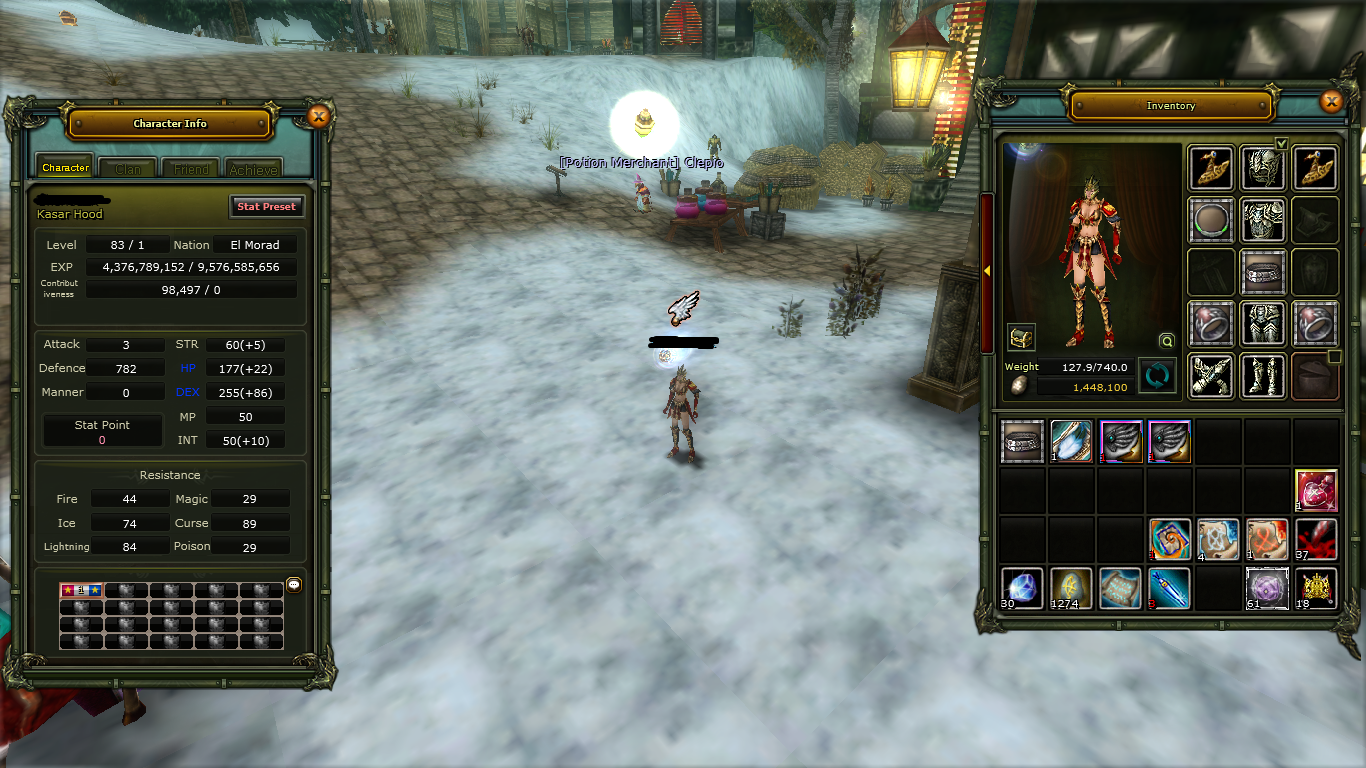Screen dimensions: 1366x768
Task: Select the equipped belt slot
Action: click(x=1263, y=272)
